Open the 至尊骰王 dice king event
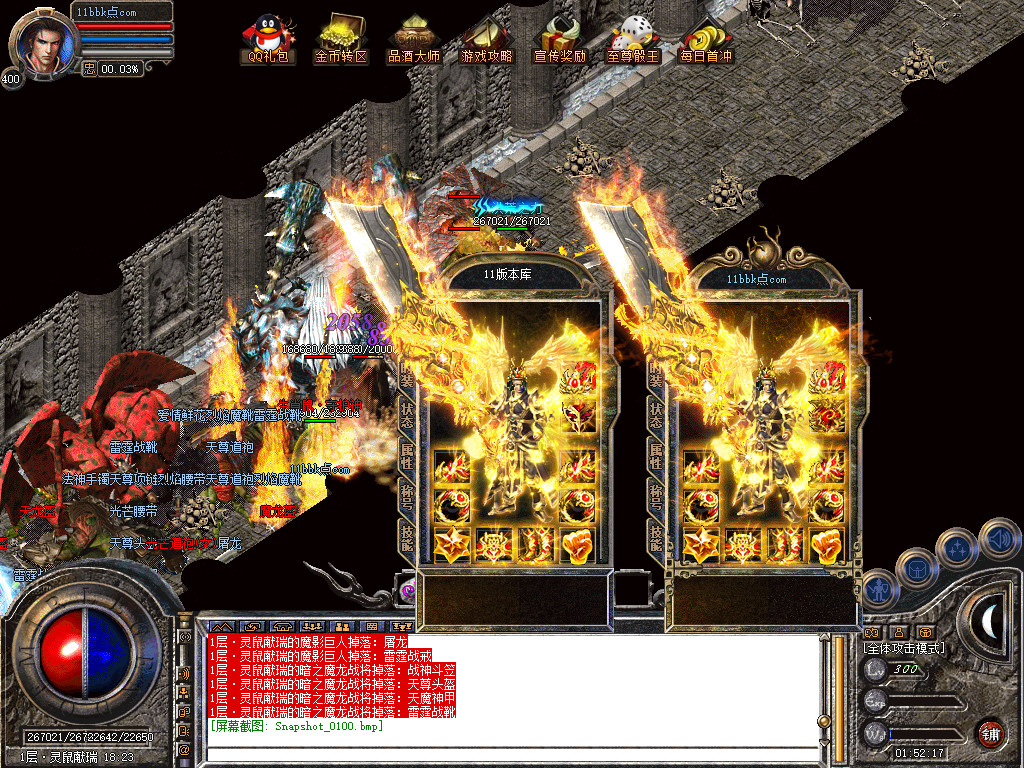1024x768 pixels. [633, 40]
